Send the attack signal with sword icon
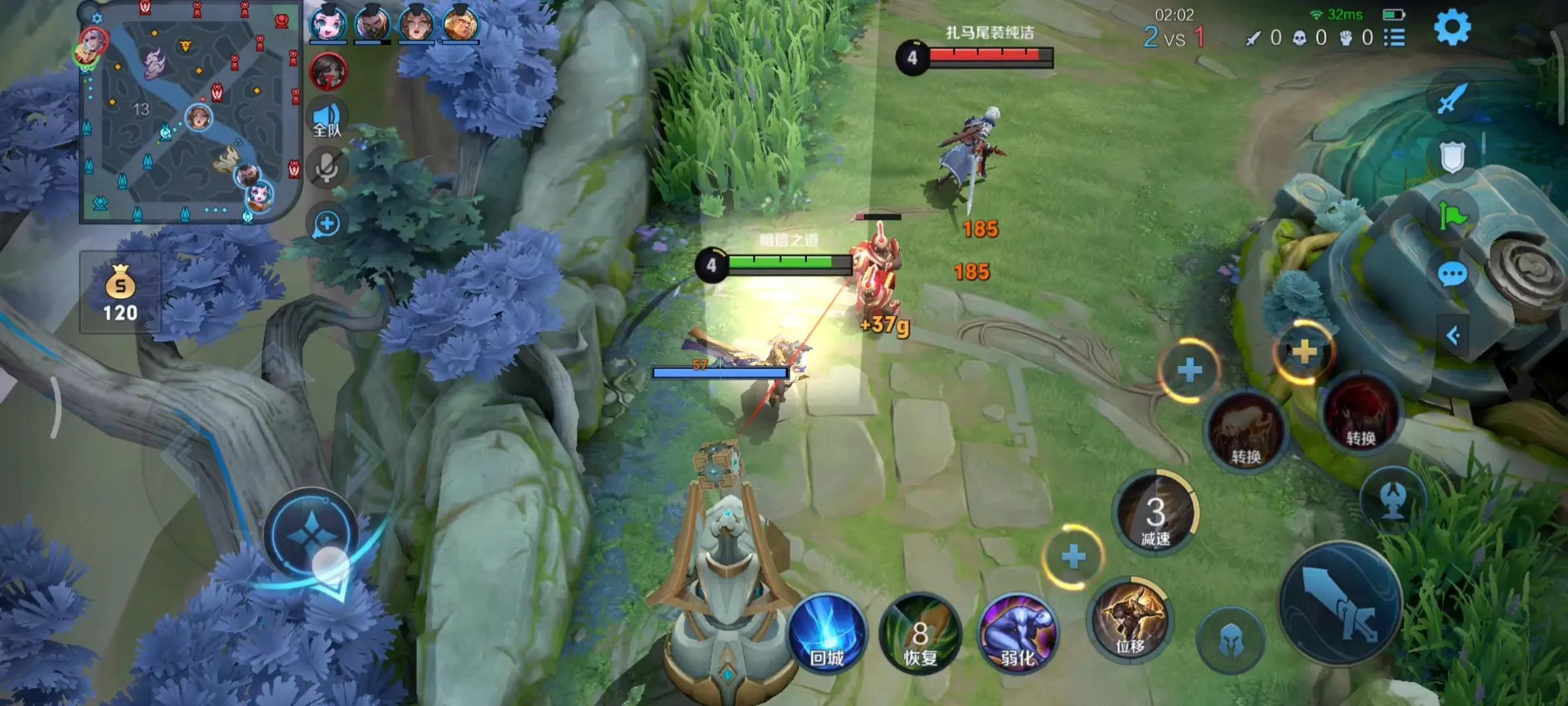This screenshot has width=1568, height=706. pyautogui.click(x=1452, y=99)
